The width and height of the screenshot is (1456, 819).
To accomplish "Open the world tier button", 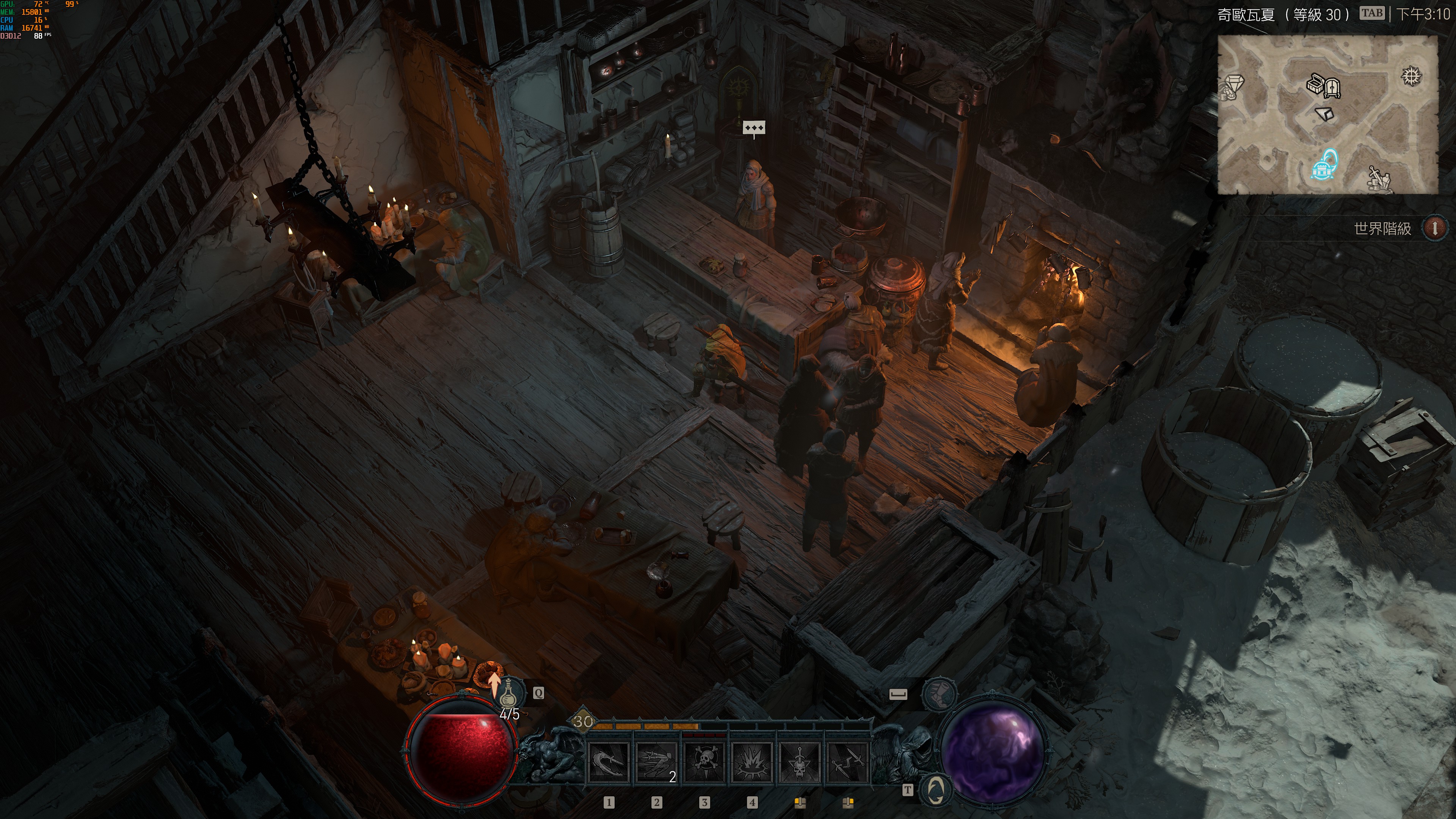I will pos(1434,228).
